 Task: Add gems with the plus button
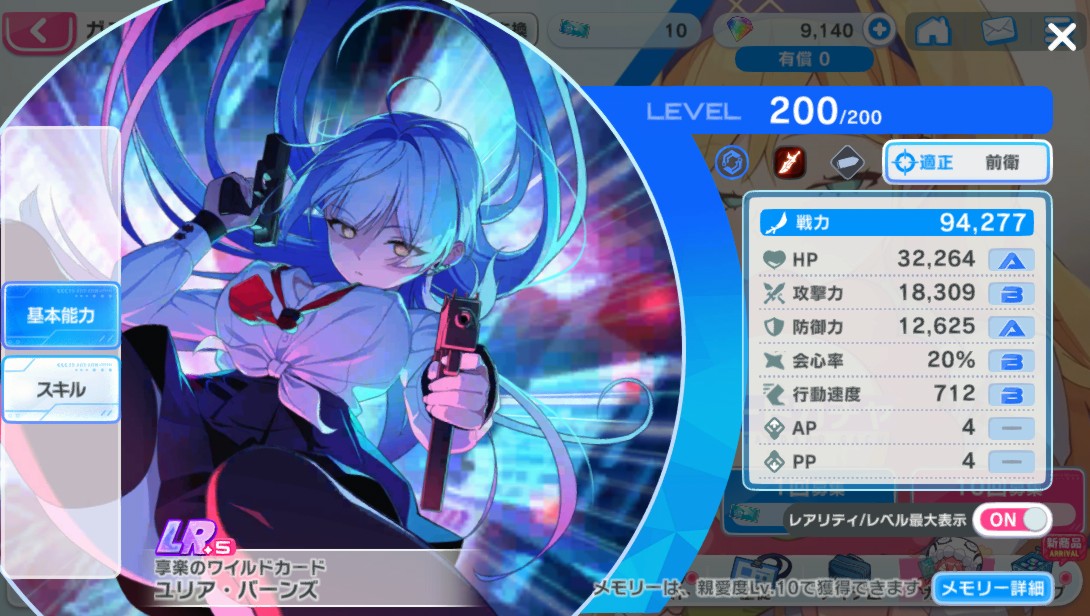click(880, 30)
